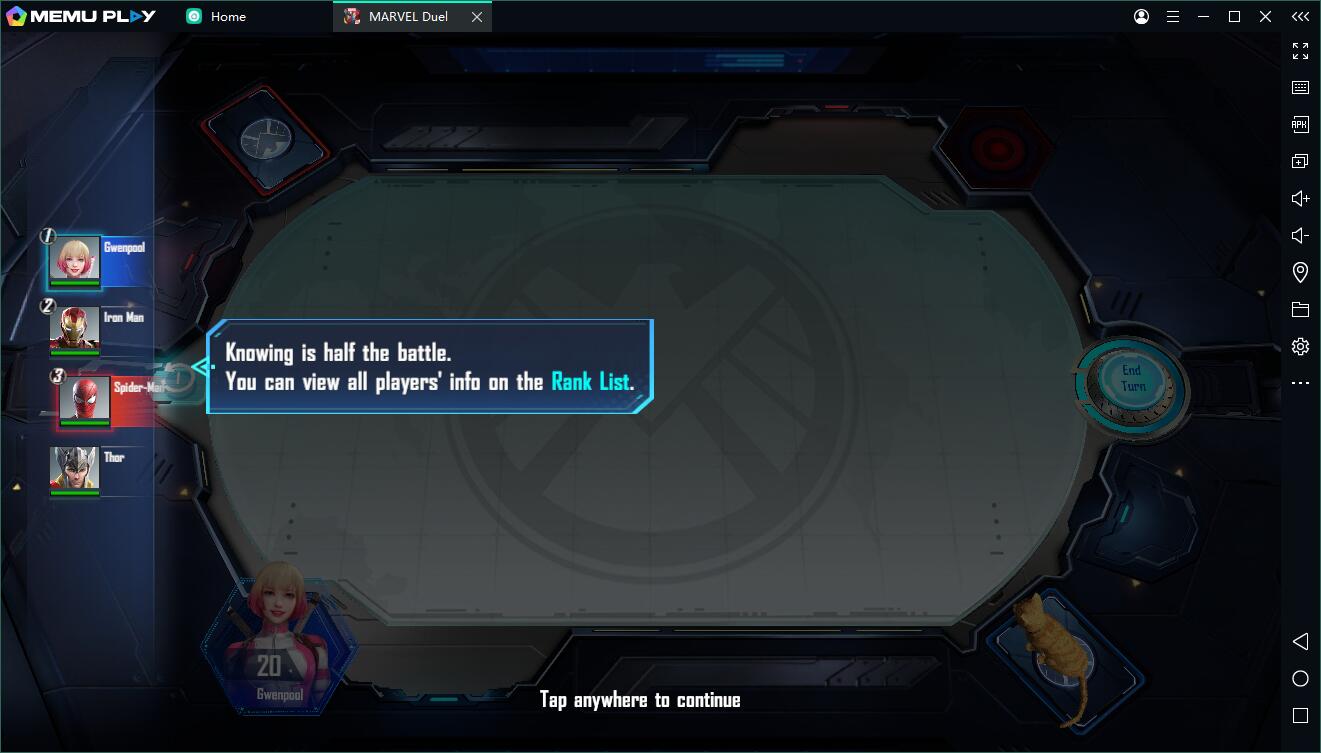Continue via the 'Tap anywhere to continue' prompt

[x=640, y=700]
